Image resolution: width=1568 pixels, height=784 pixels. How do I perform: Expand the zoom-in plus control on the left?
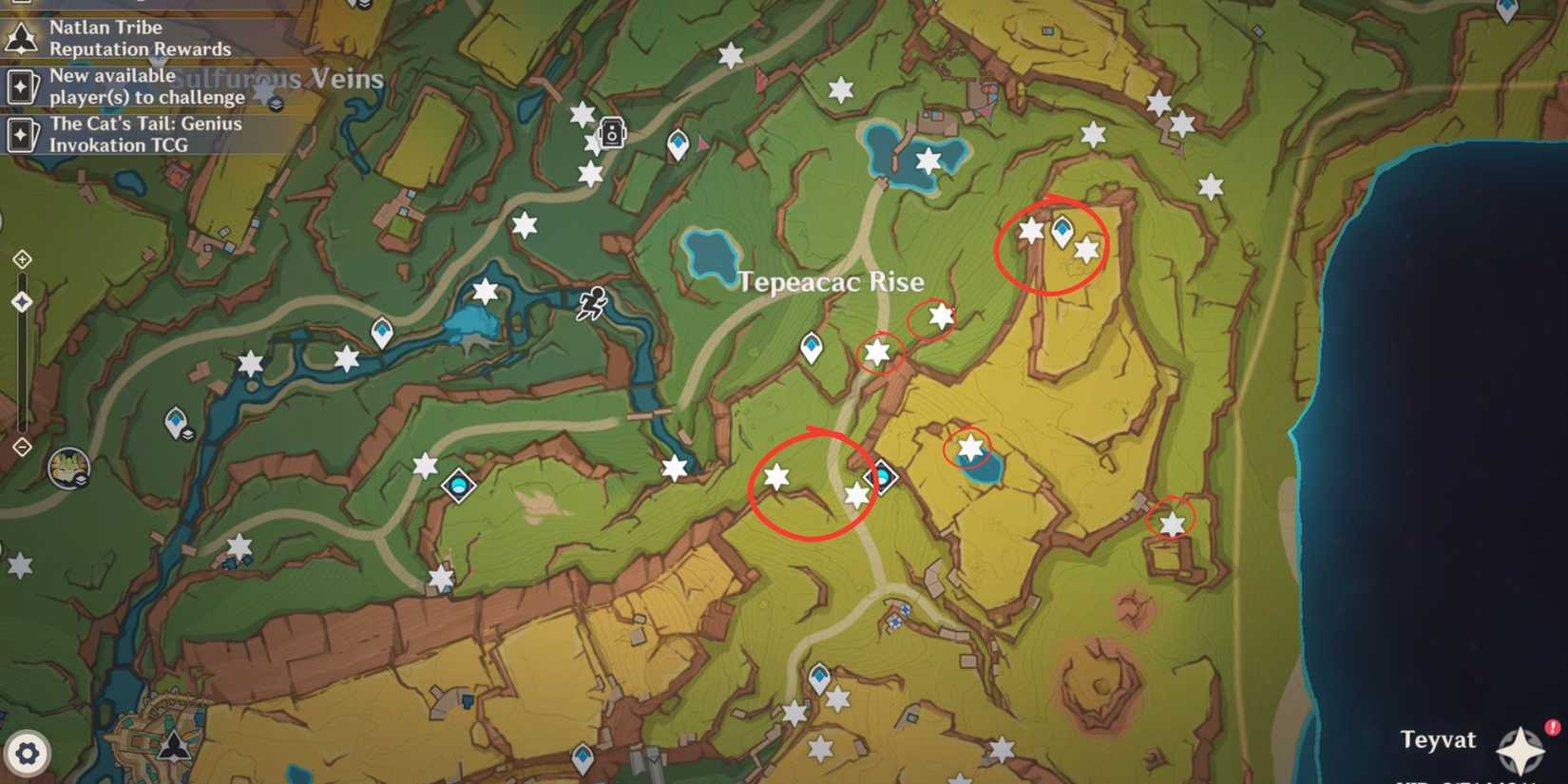coord(21,258)
